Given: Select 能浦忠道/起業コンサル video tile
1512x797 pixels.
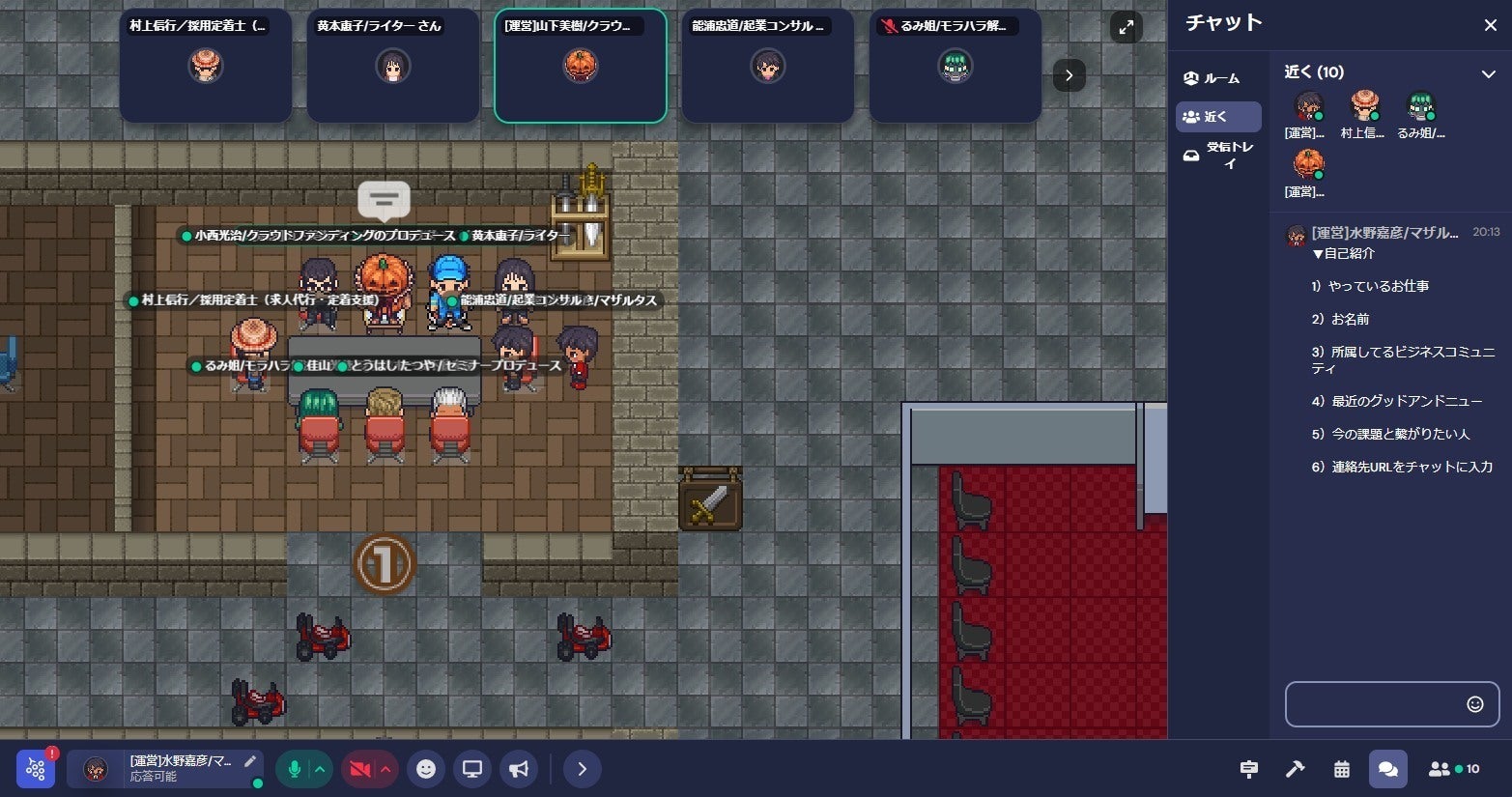Looking at the screenshot, I should click(x=767, y=66).
